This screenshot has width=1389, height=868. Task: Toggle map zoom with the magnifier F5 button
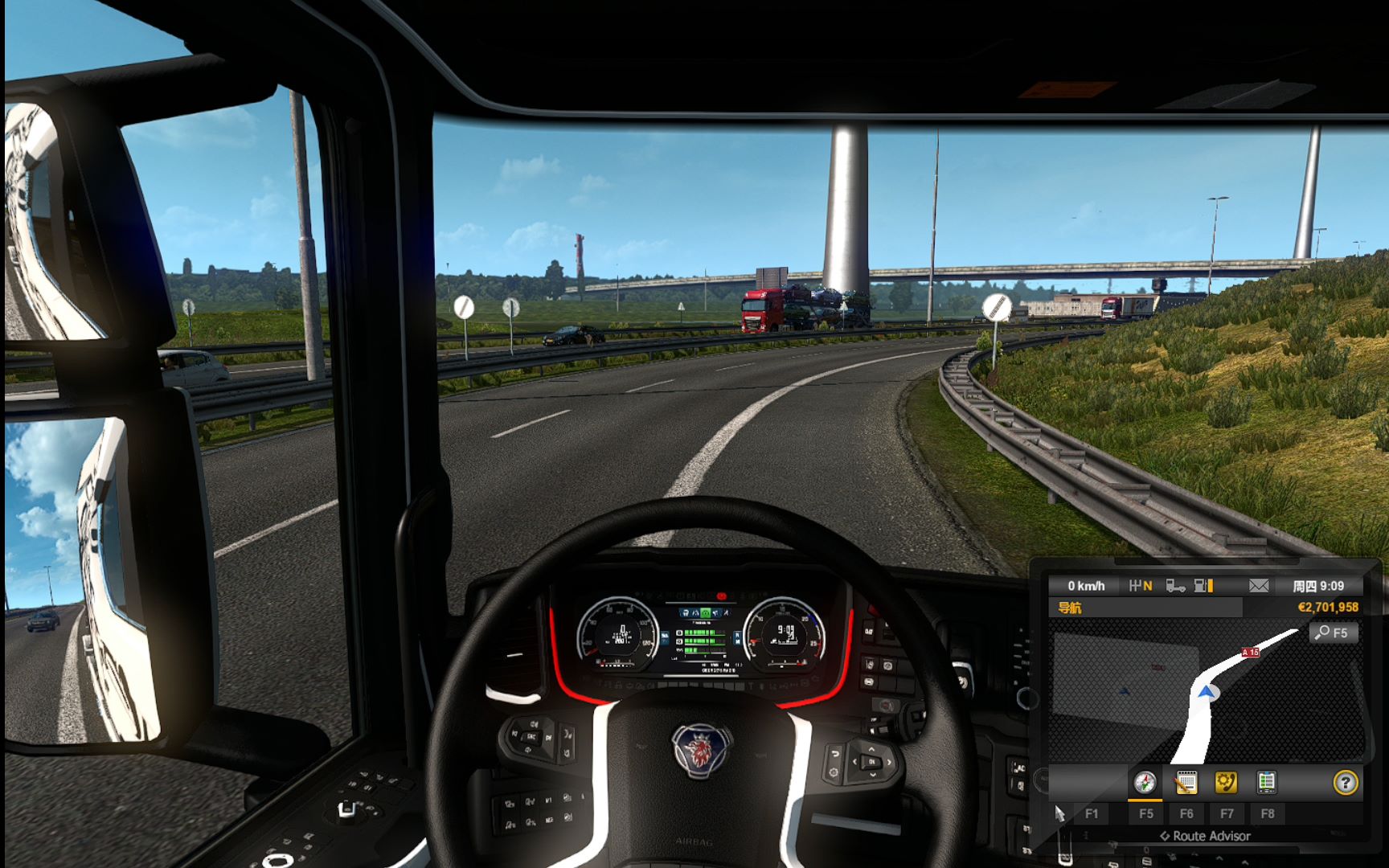pos(1333,633)
